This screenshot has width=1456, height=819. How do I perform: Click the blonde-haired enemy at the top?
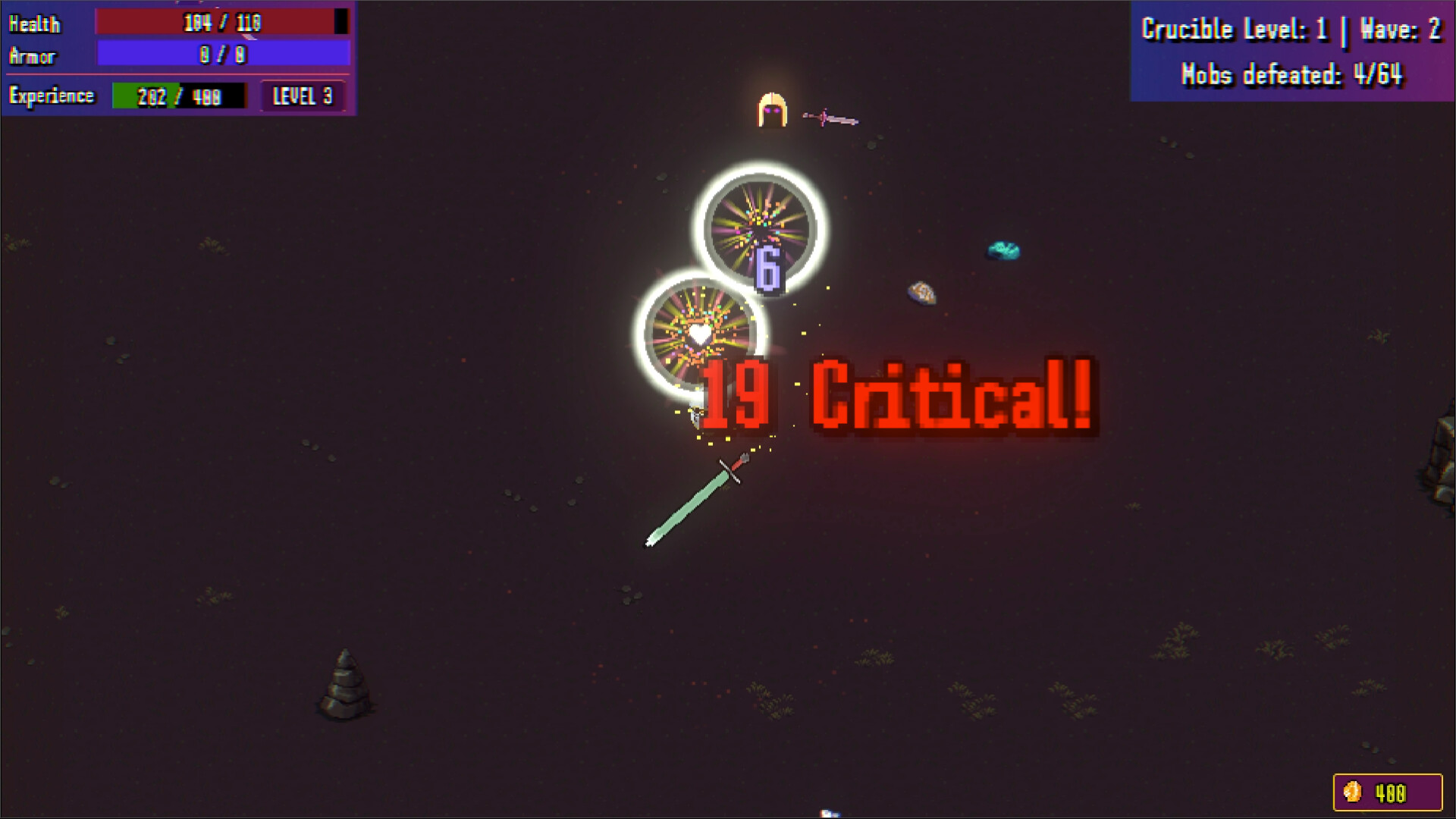point(772,108)
